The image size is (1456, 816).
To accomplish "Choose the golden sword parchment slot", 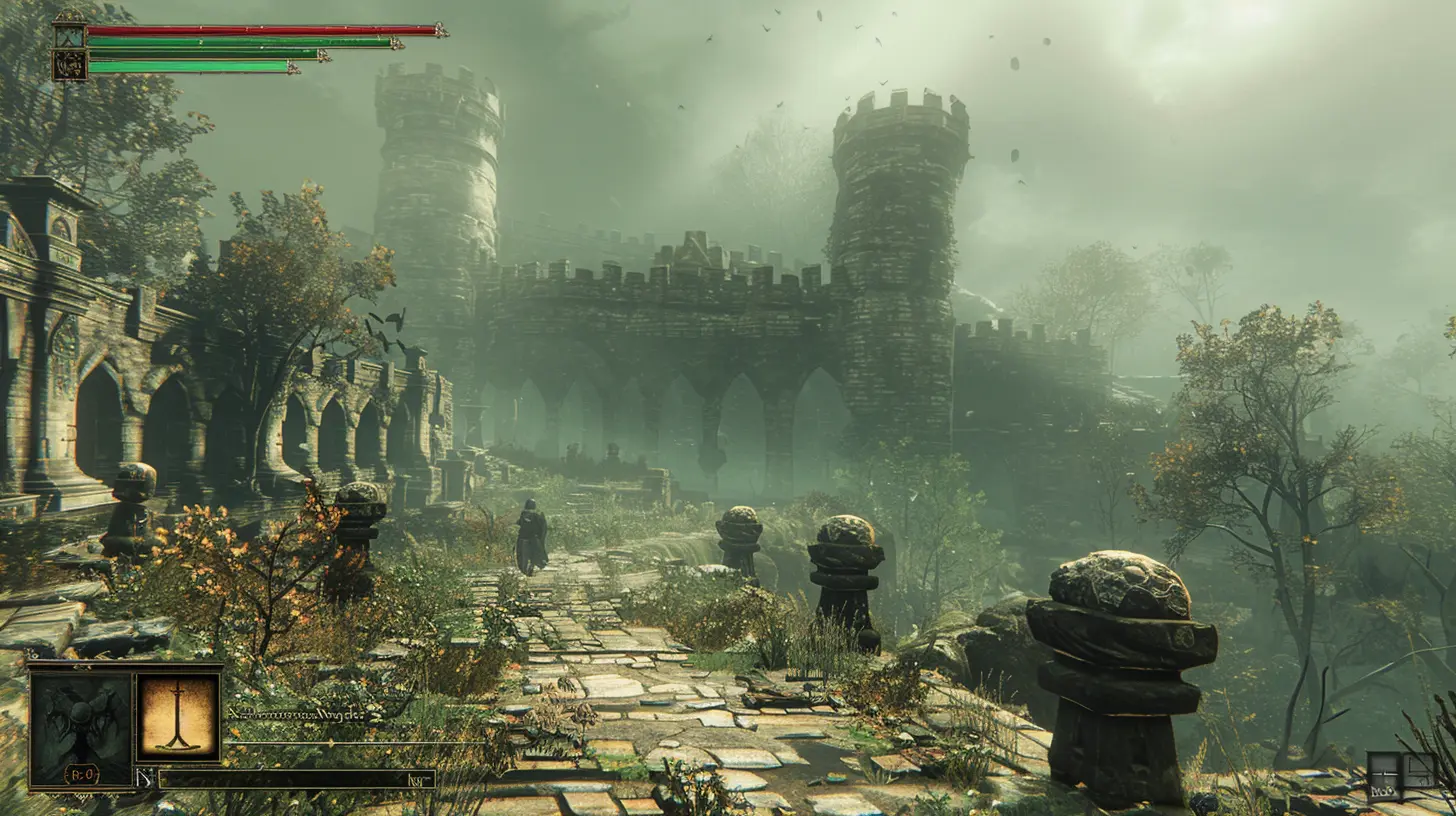I will (x=178, y=714).
